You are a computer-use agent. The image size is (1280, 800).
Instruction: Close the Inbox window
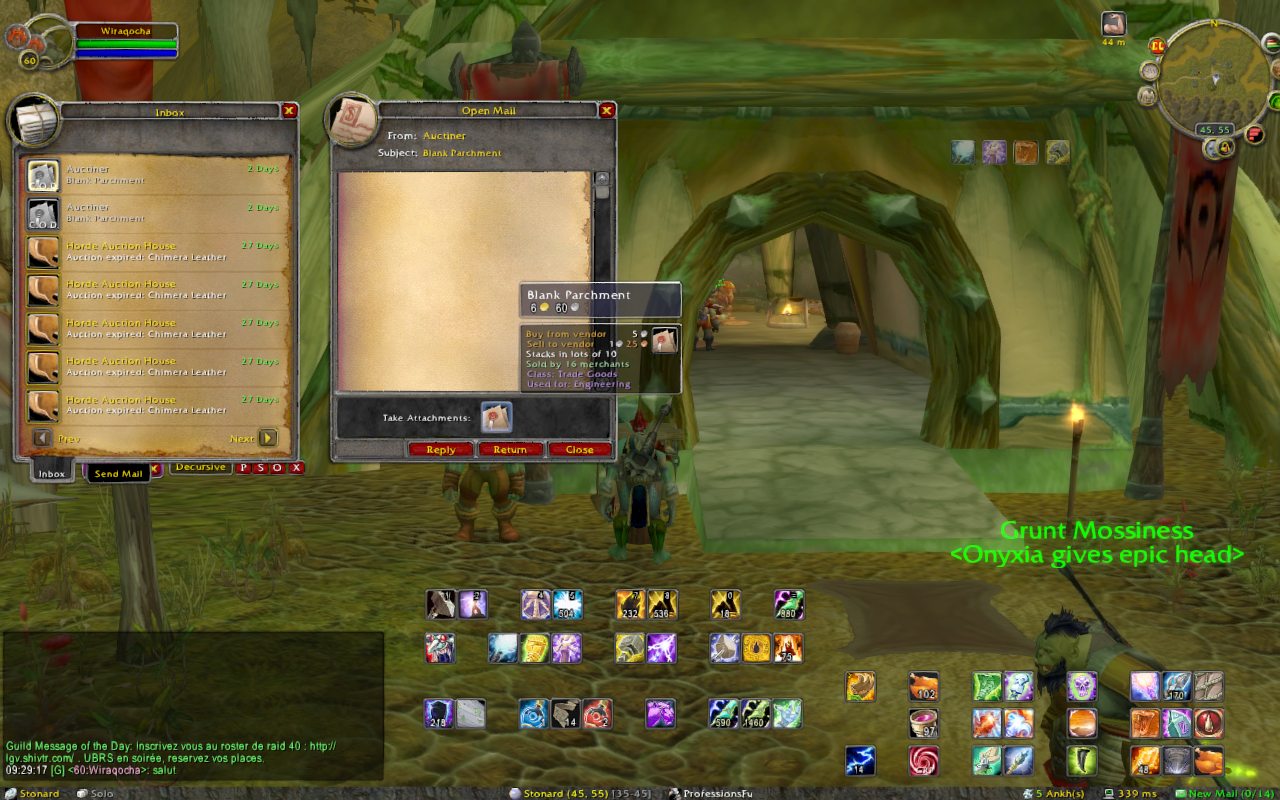click(x=289, y=111)
